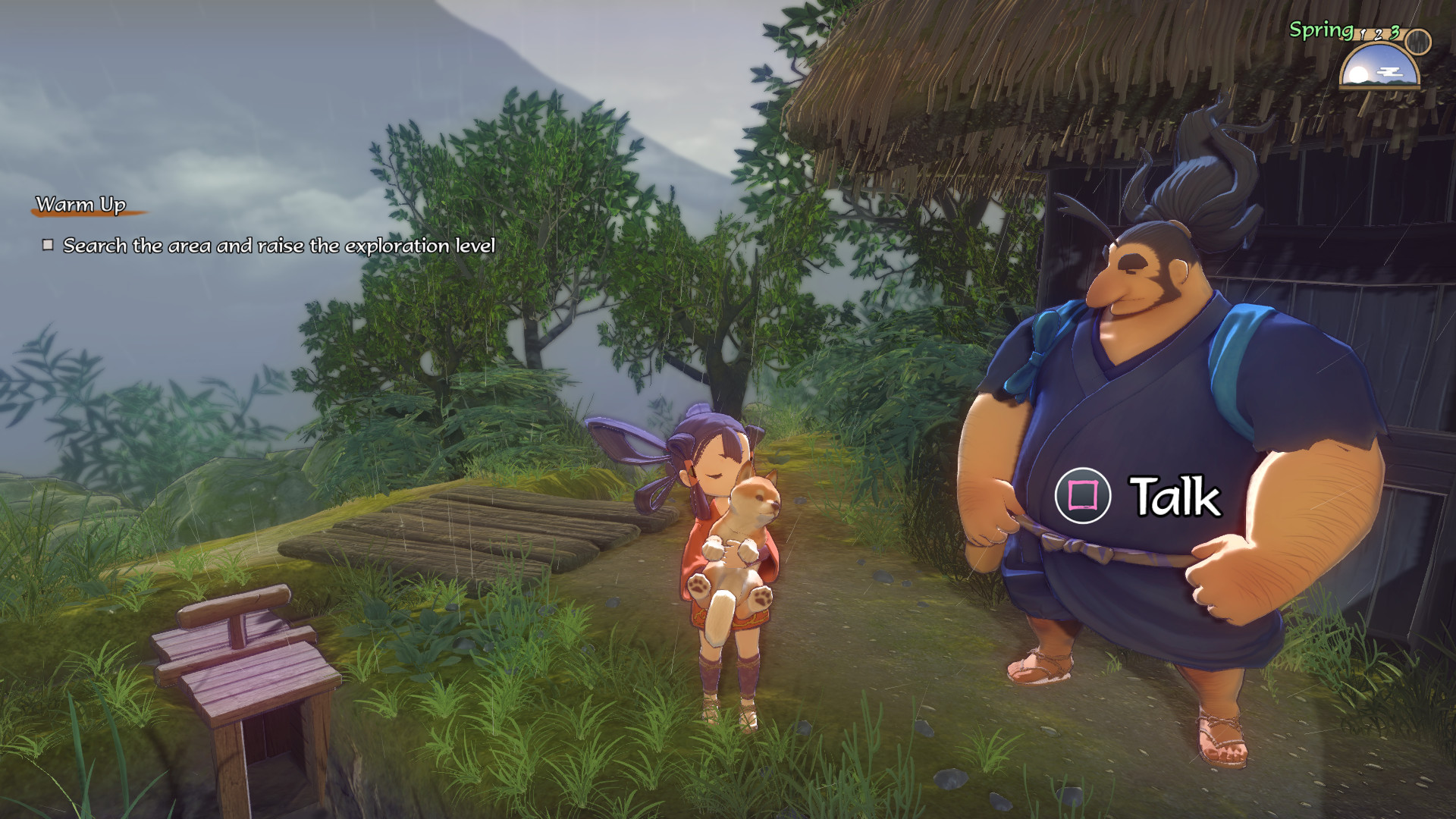Select the Warm Up quest title
This screenshot has height=819, width=1456.
(x=81, y=205)
